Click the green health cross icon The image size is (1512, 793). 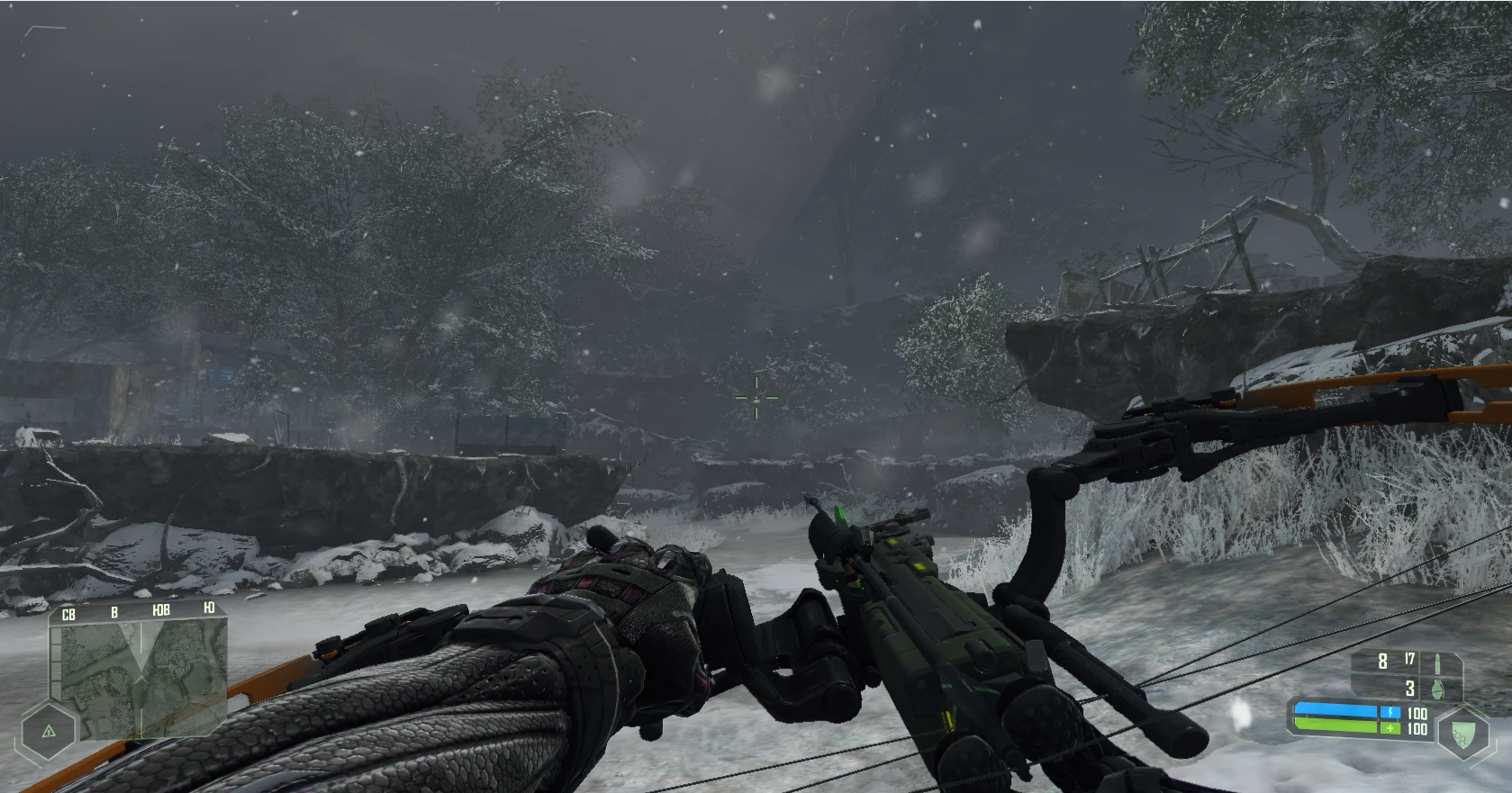[x=1390, y=727]
